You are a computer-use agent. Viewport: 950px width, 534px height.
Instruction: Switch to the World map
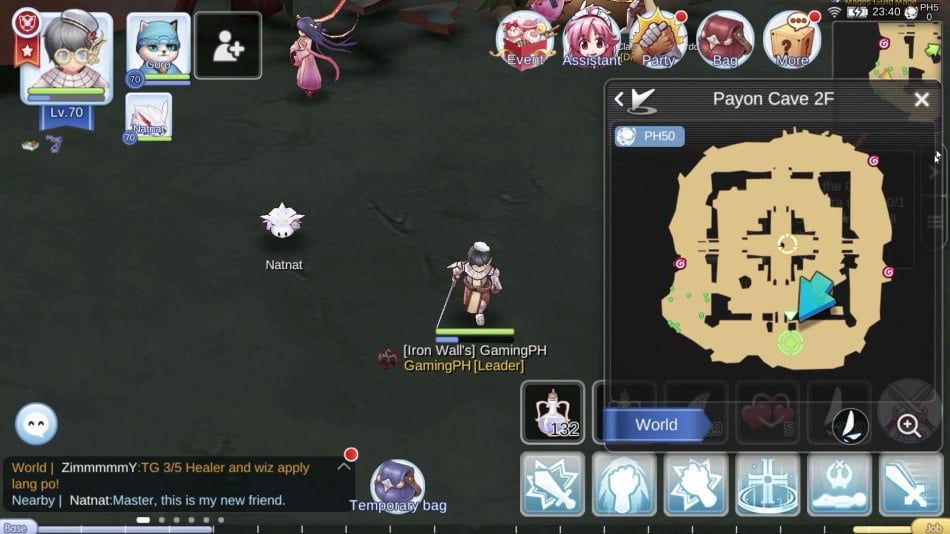coord(657,425)
